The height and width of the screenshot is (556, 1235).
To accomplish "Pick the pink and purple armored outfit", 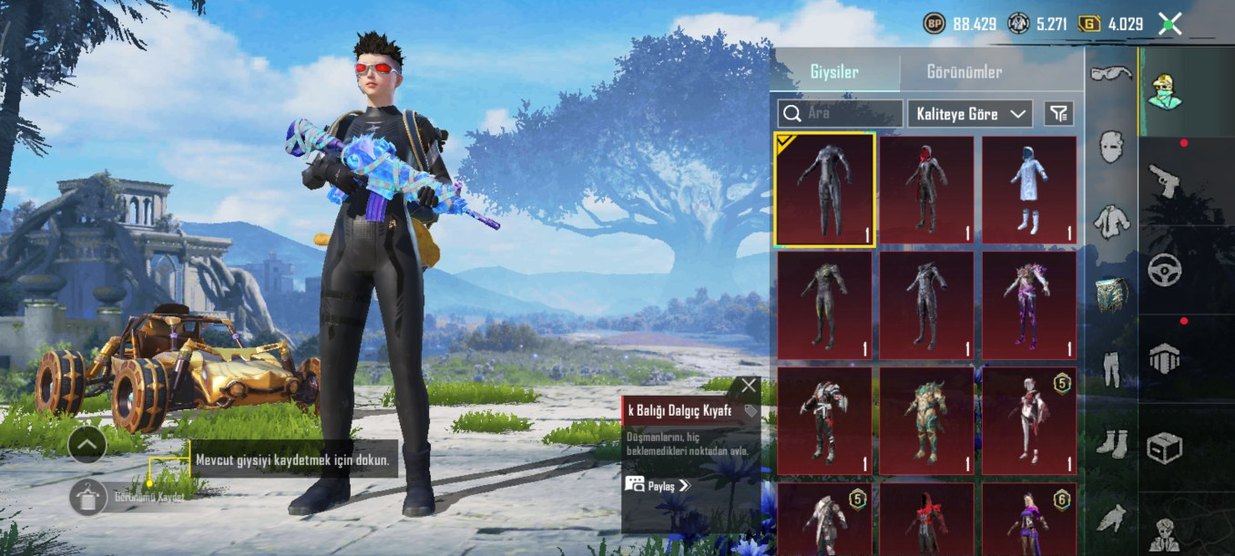I will 1028,305.
